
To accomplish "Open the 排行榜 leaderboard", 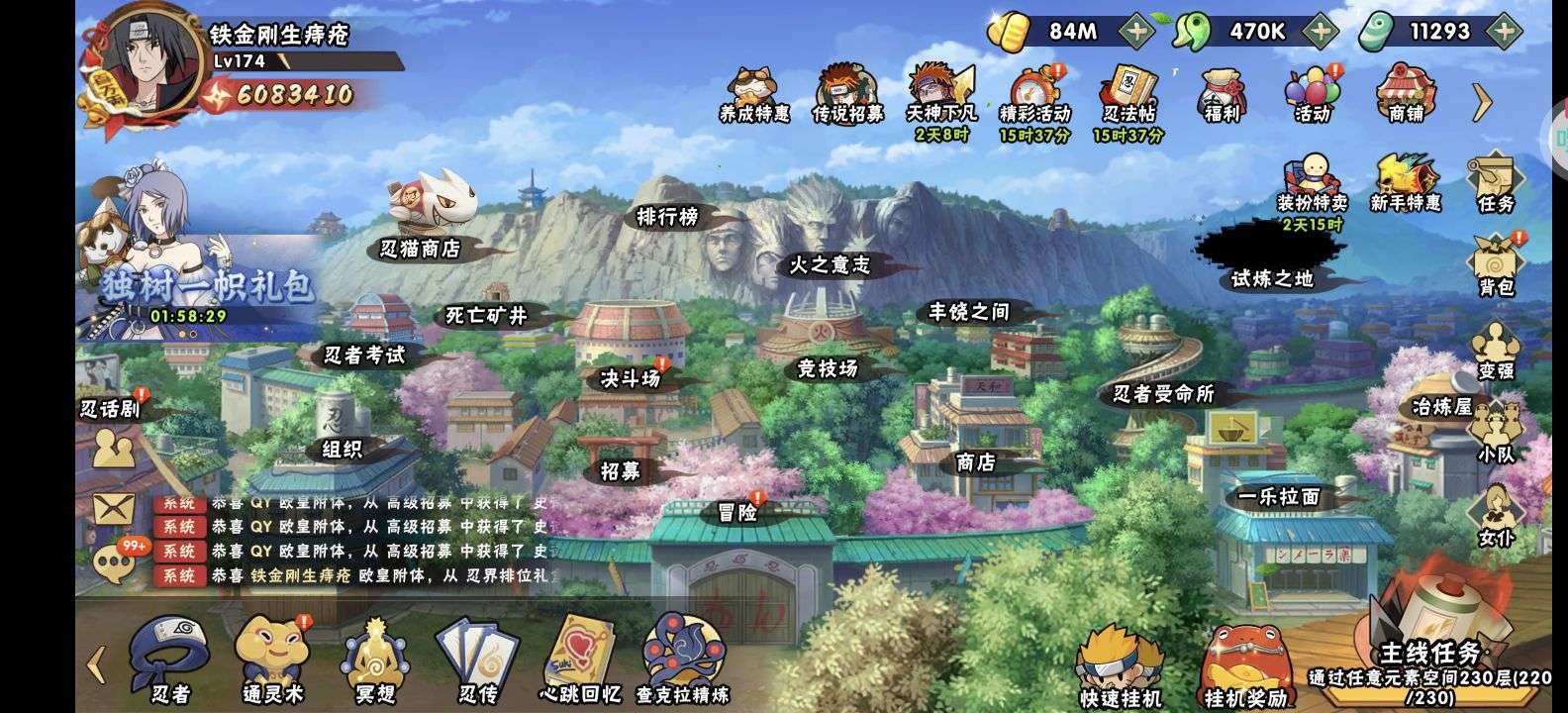I will (667, 216).
